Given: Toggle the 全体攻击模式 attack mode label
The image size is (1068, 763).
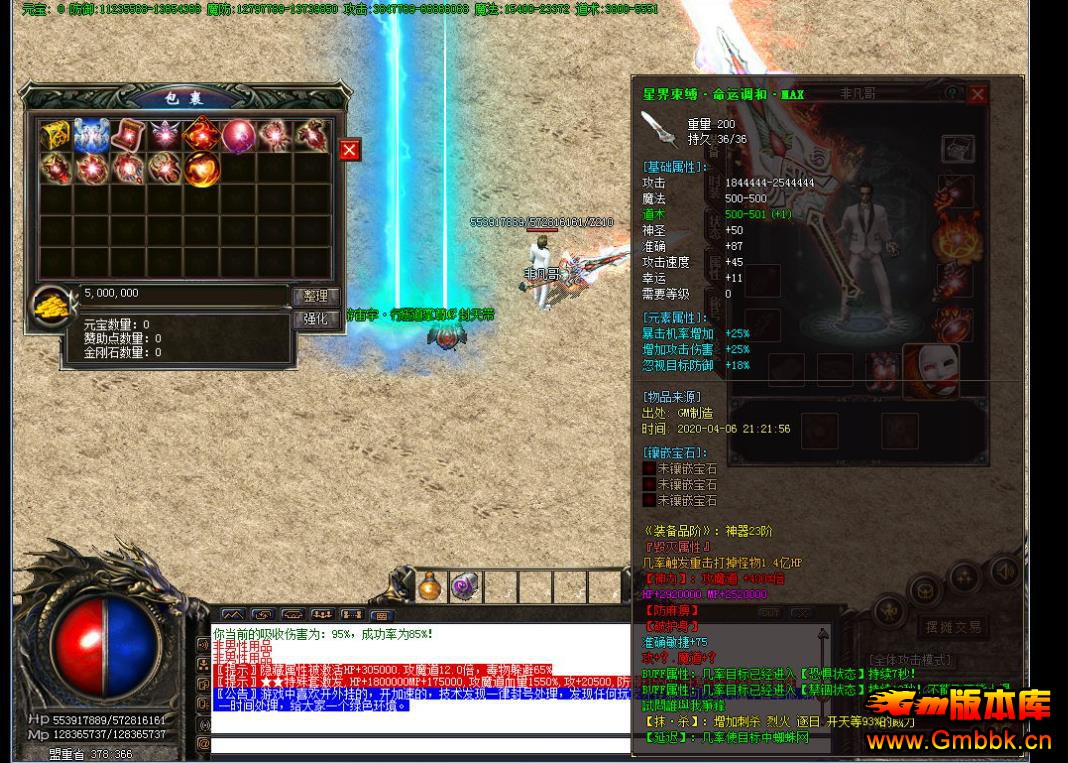Looking at the screenshot, I should point(911,660).
